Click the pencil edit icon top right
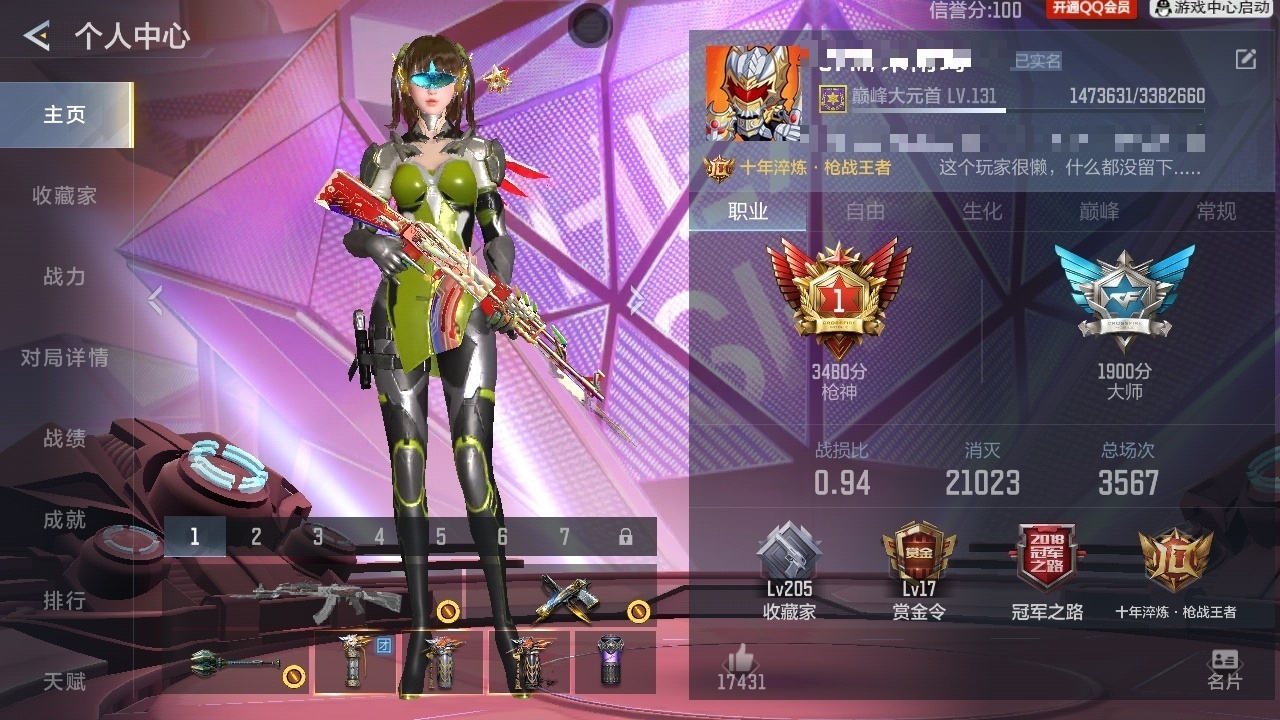 [x=1248, y=60]
